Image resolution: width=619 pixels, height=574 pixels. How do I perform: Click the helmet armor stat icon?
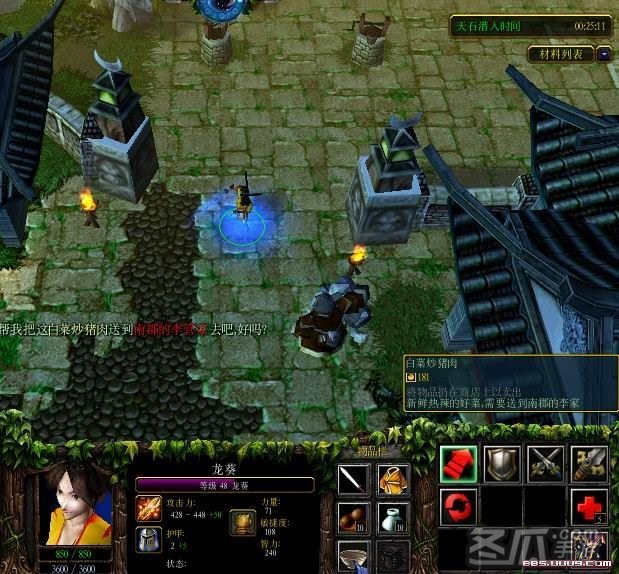coord(148,540)
